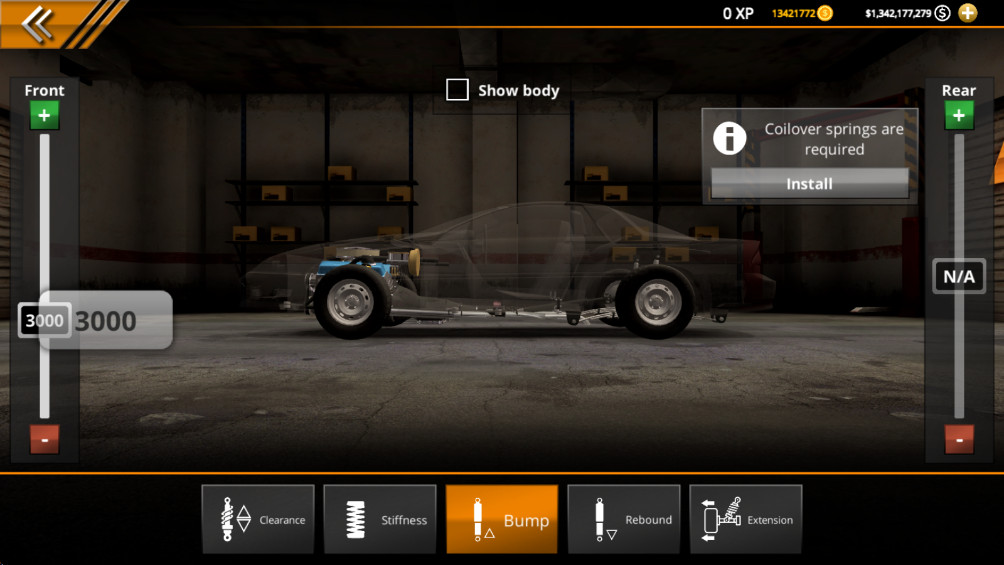Click the Front slider handle showing 3000

tap(44, 321)
